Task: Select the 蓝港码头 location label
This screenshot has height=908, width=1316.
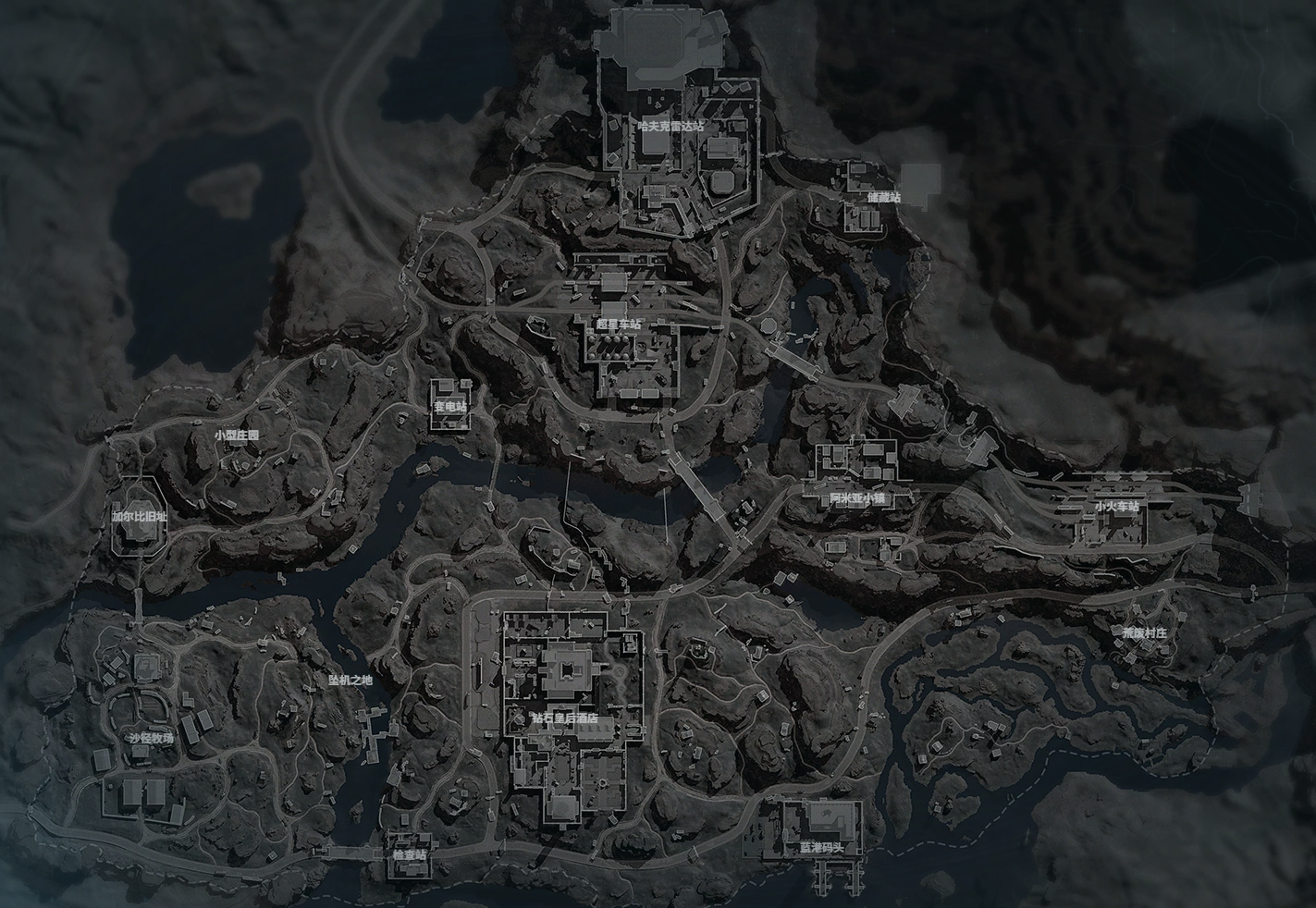Action: click(x=821, y=847)
